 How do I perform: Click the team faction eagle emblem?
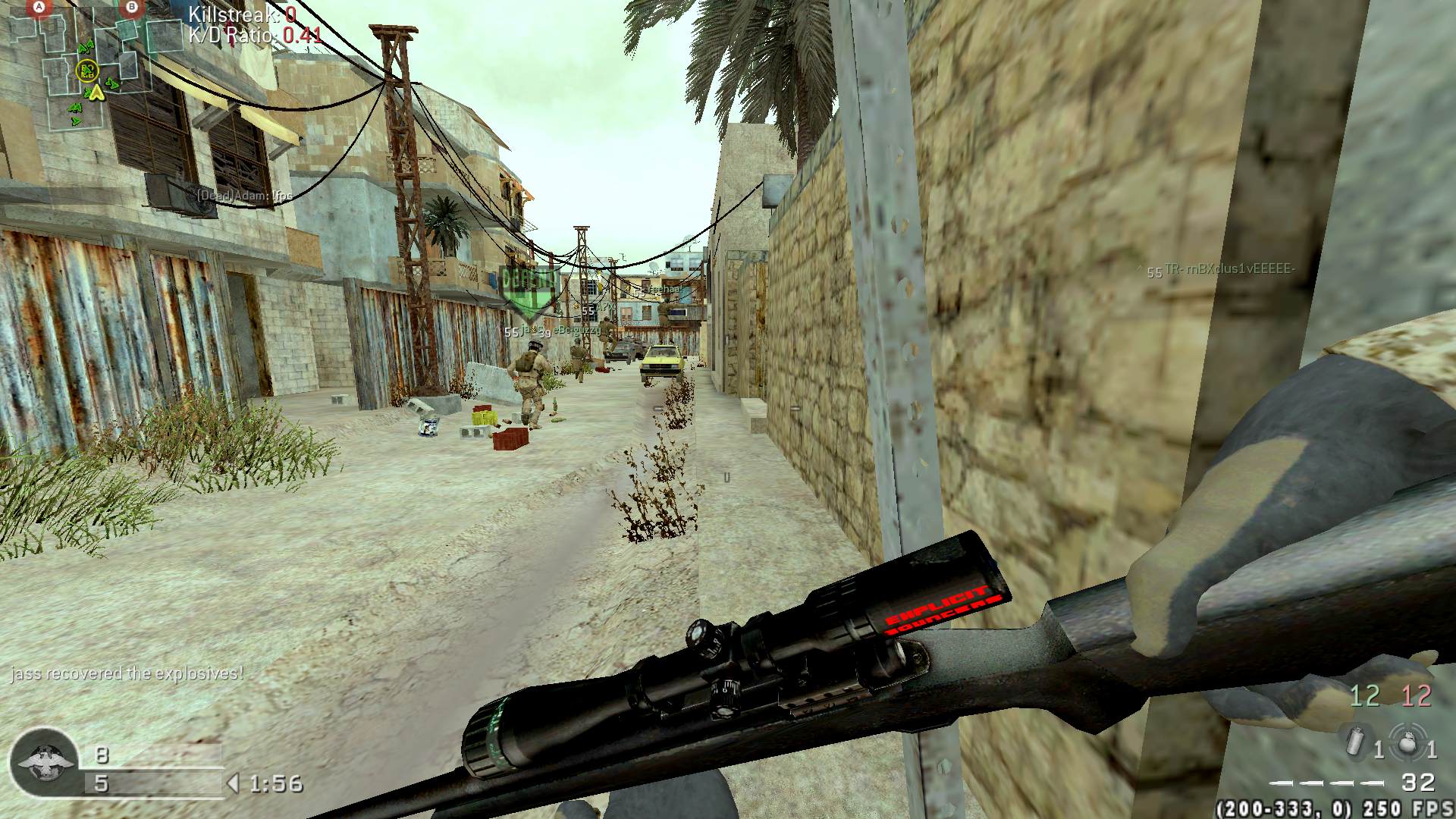click(x=42, y=762)
